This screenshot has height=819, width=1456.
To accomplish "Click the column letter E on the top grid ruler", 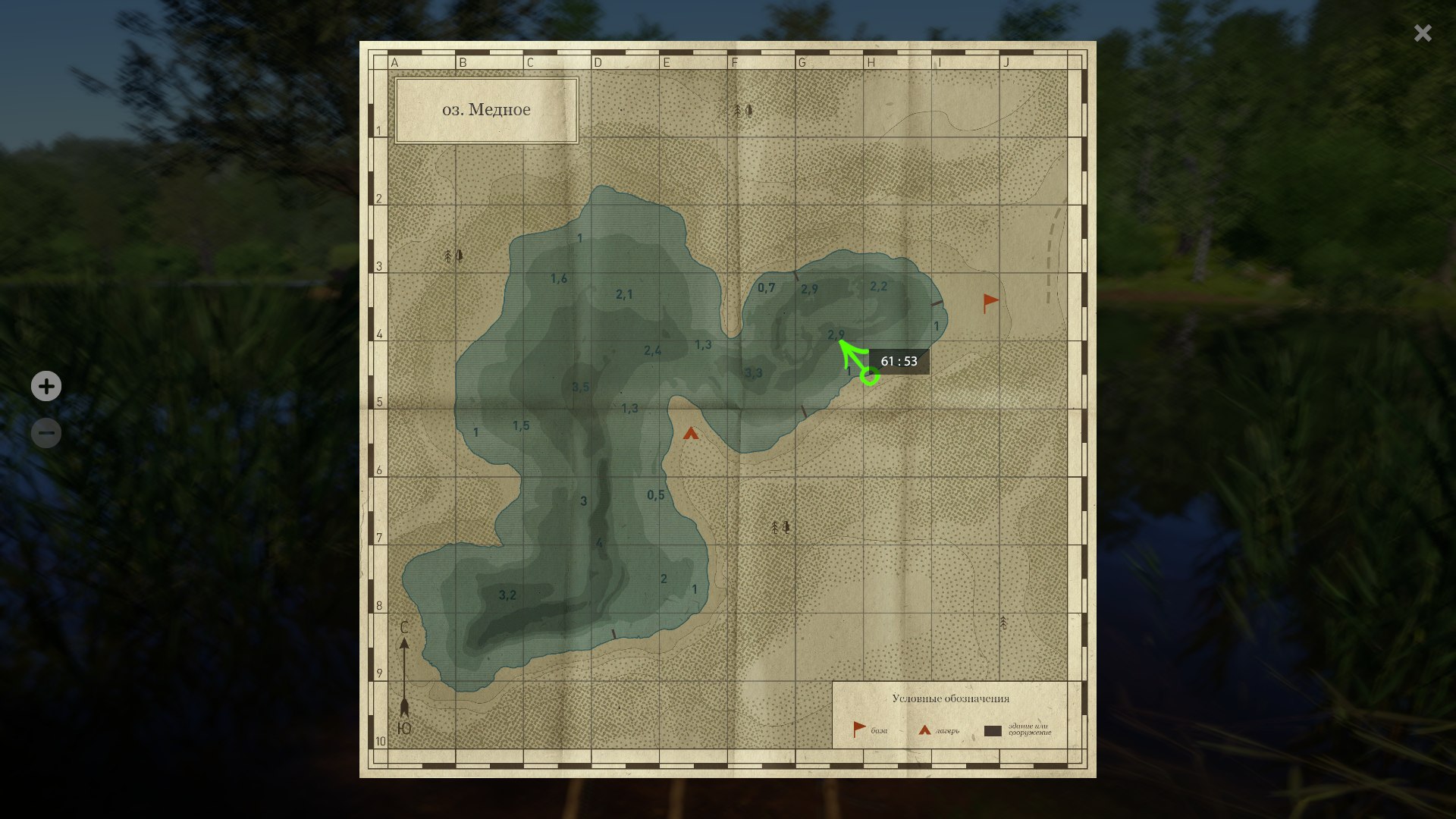I will (x=666, y=63).
